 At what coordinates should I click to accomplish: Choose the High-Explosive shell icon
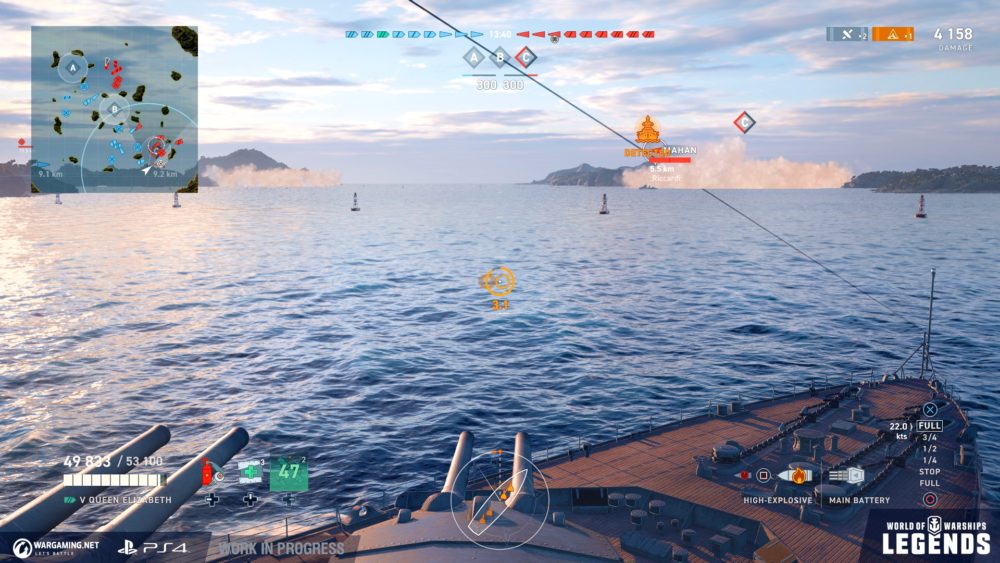[794, 475]
